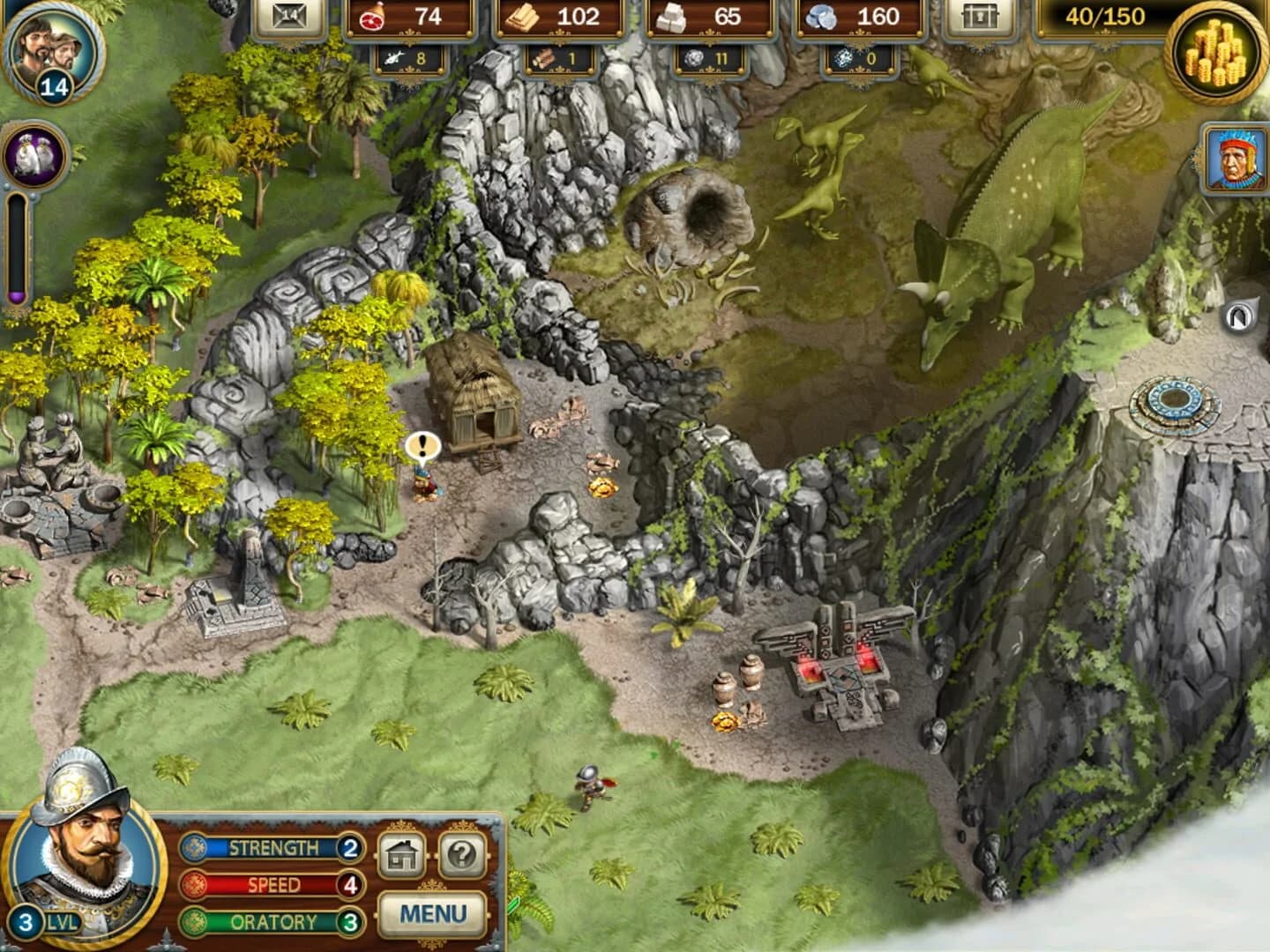This screenshot has height=952, width=1270.
Task: Open the MENU
Action: tap(431, 914)
